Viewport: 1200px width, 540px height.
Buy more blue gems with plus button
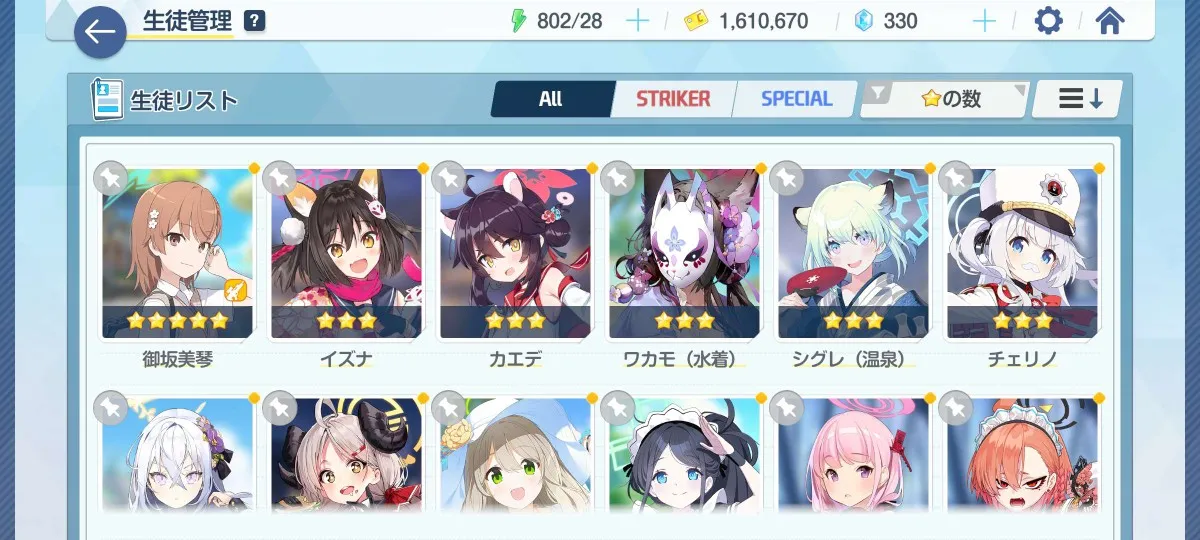pos(984,21)
